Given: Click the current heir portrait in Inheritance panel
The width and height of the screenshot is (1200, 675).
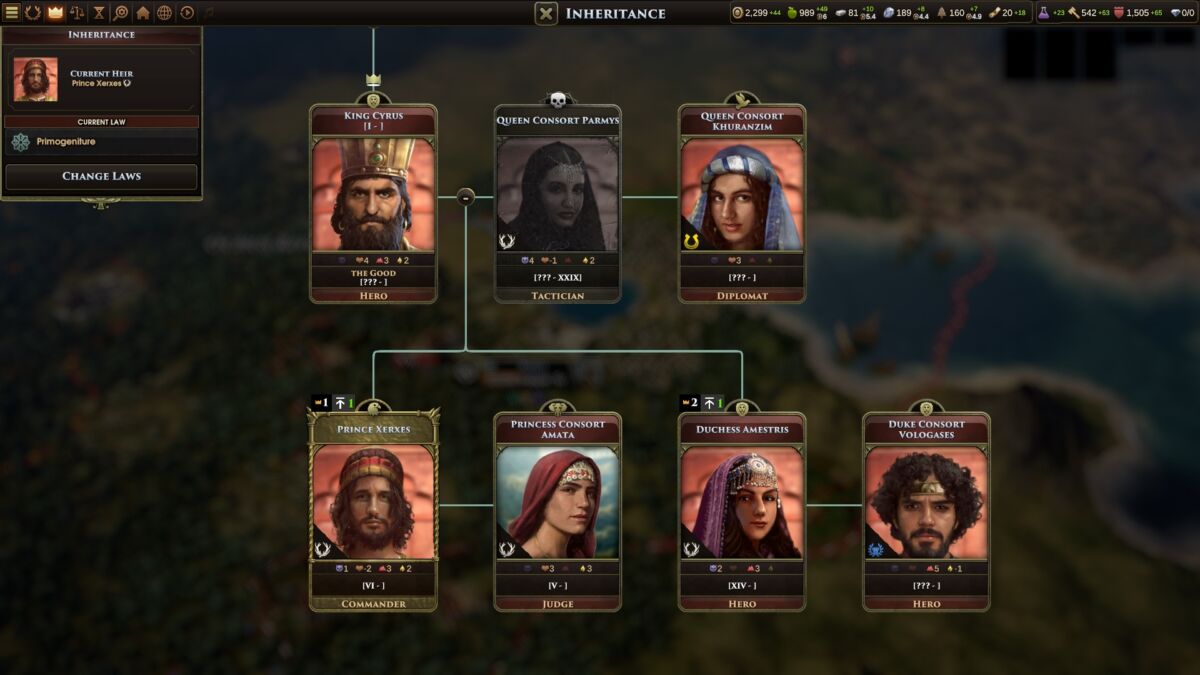Looking at the screenshot, I should (36, 80).
